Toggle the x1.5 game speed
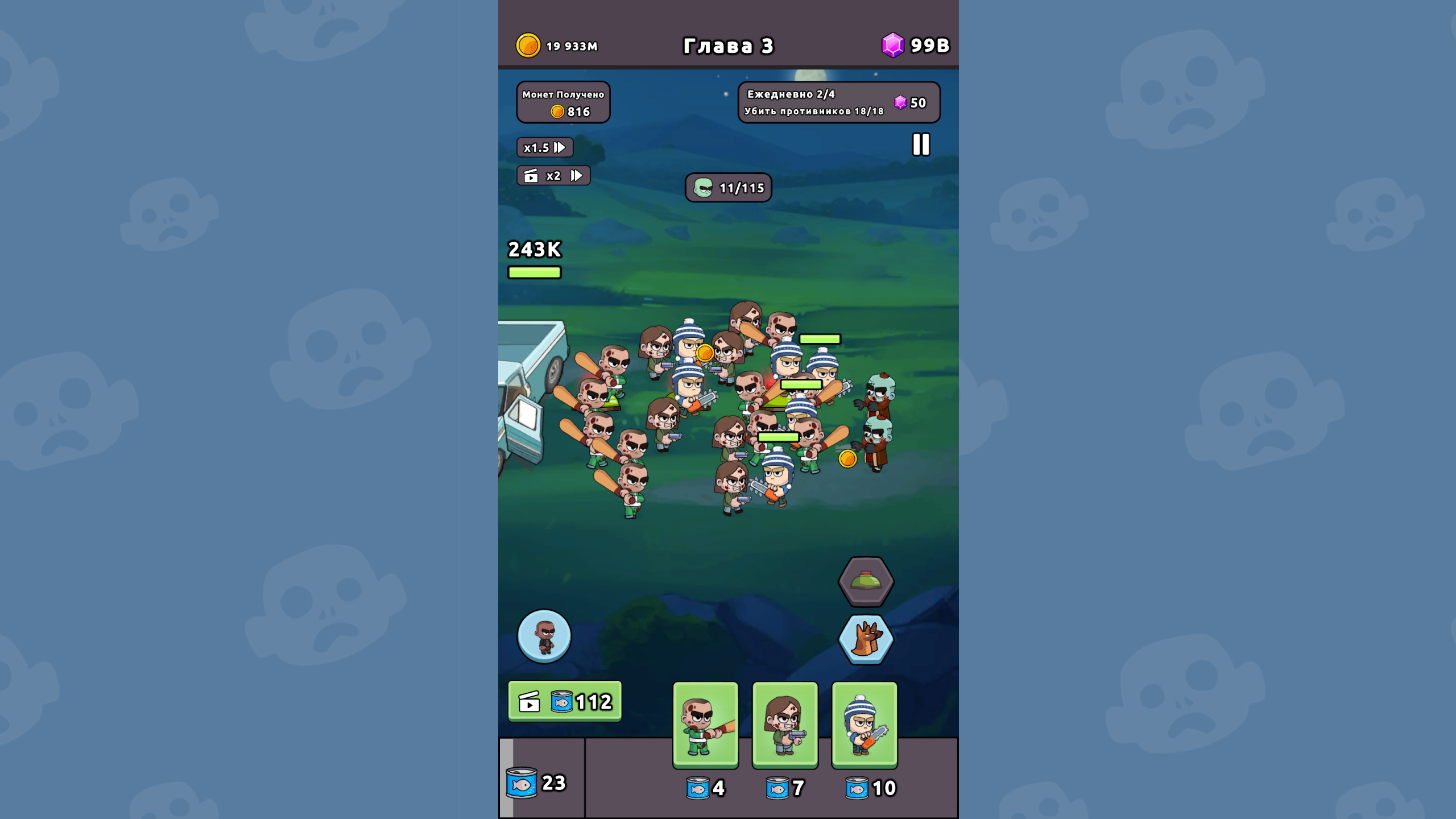Viewport: 1456px width, 819px height. point(545,148)
